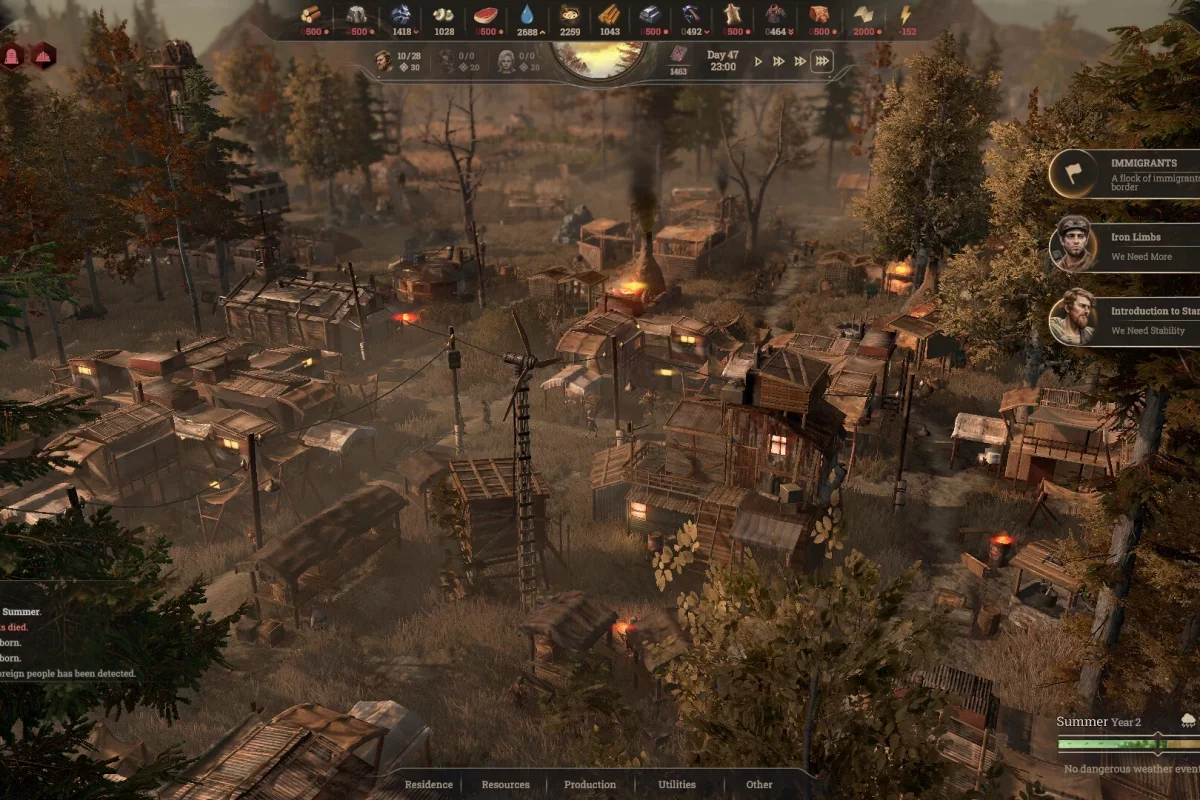Select the Production build category
This screenshot has width=1200, height=800.
pyautogui.click(x=590, y=784)
